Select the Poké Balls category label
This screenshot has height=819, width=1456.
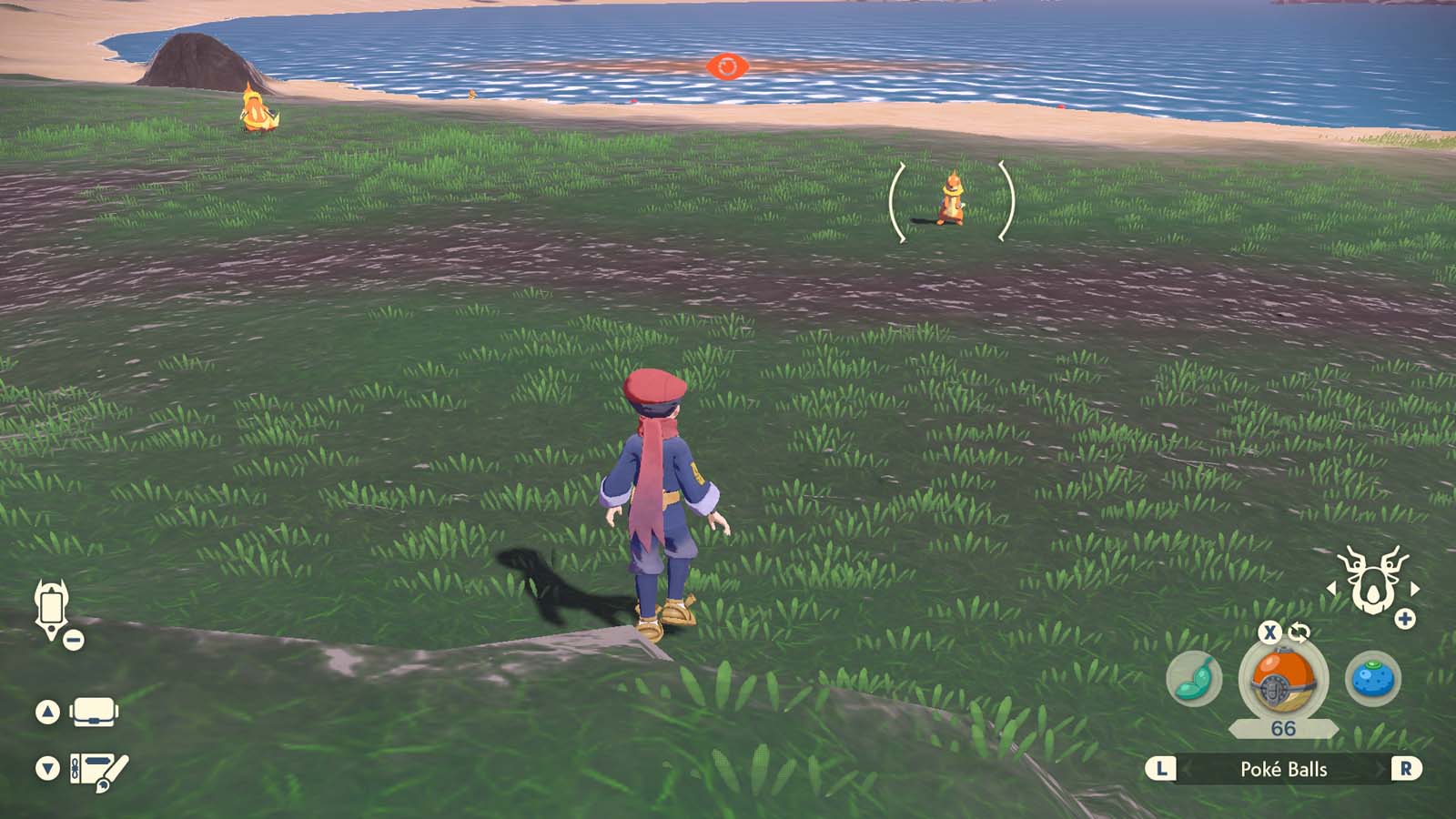click(1283, 769)
